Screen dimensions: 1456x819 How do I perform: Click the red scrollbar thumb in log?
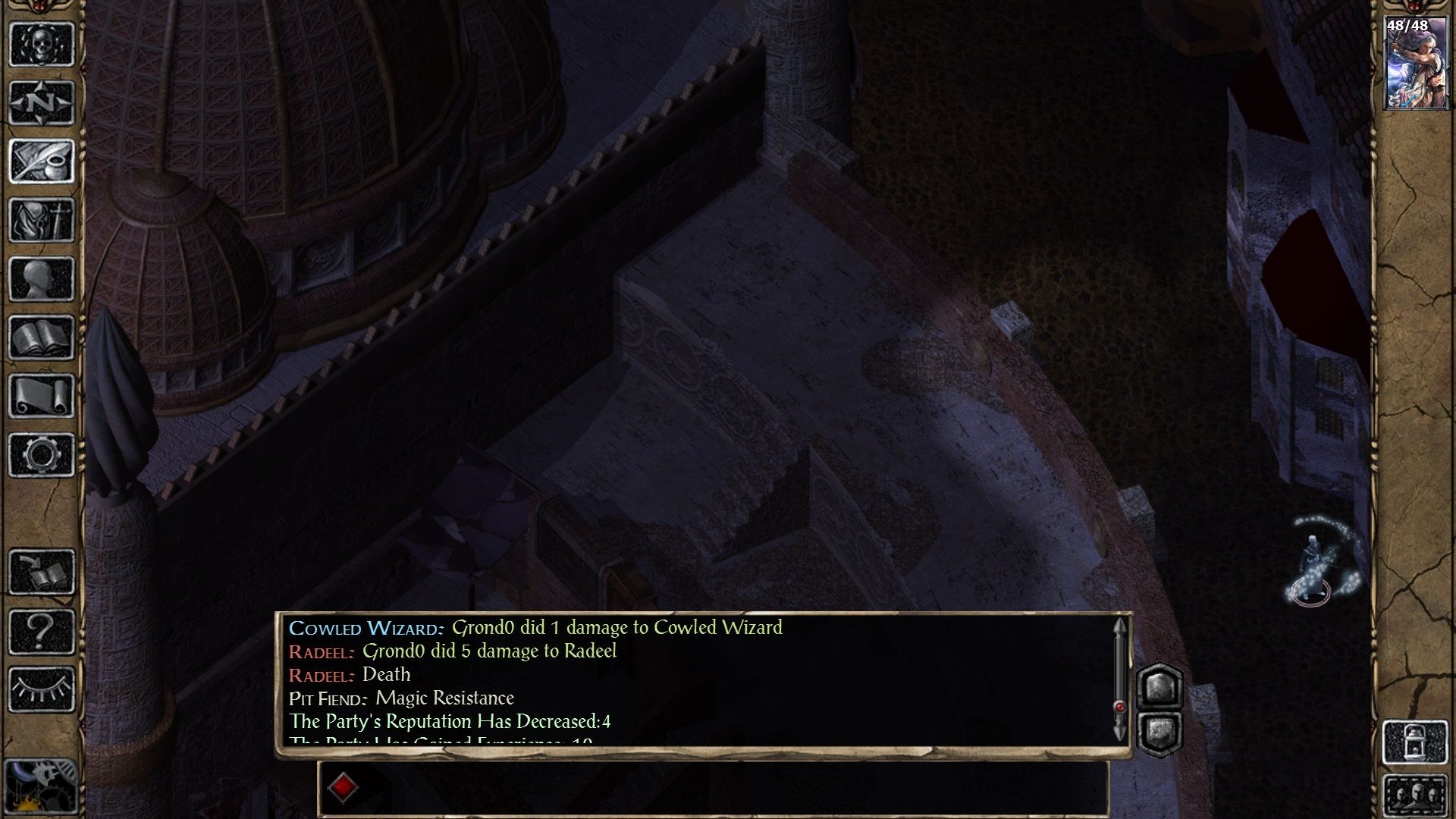[x=1120, y=702]
